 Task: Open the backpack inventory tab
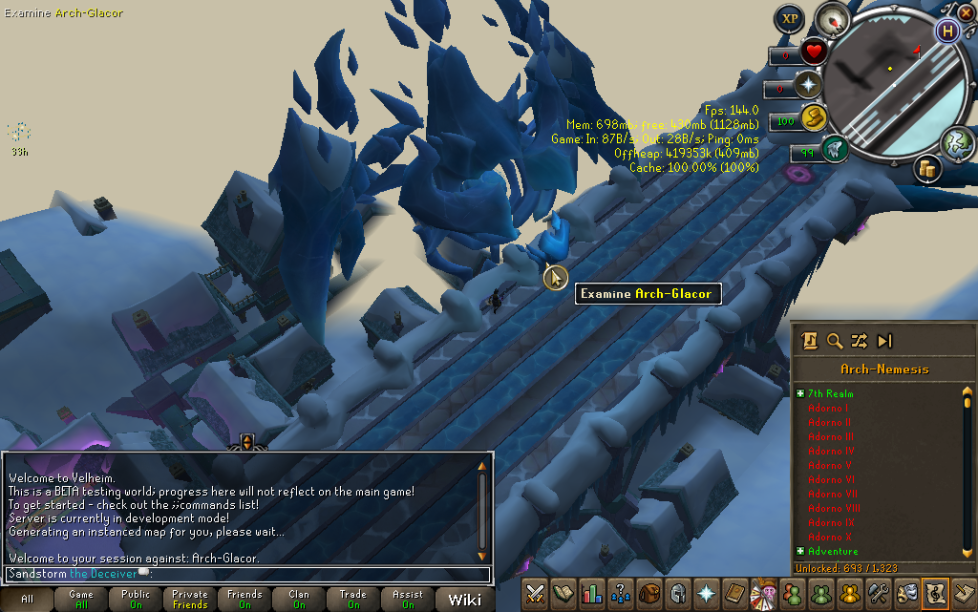[x=650, y=593]
